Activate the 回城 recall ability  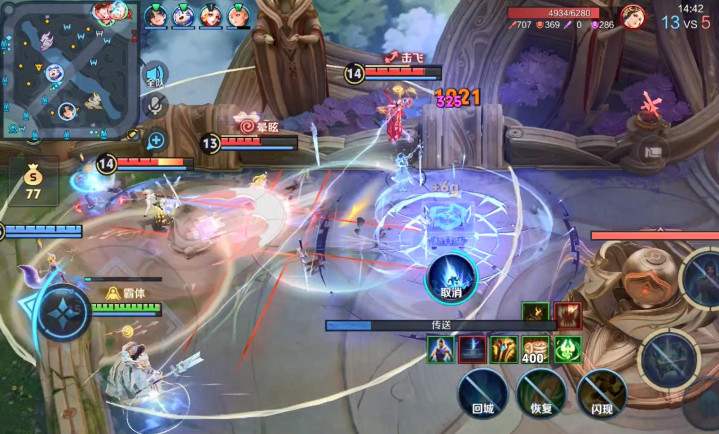483,391
